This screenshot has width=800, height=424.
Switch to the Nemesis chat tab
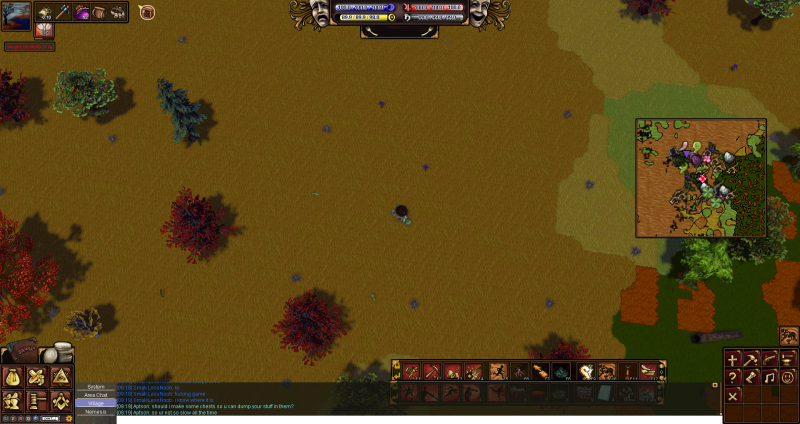96,412
